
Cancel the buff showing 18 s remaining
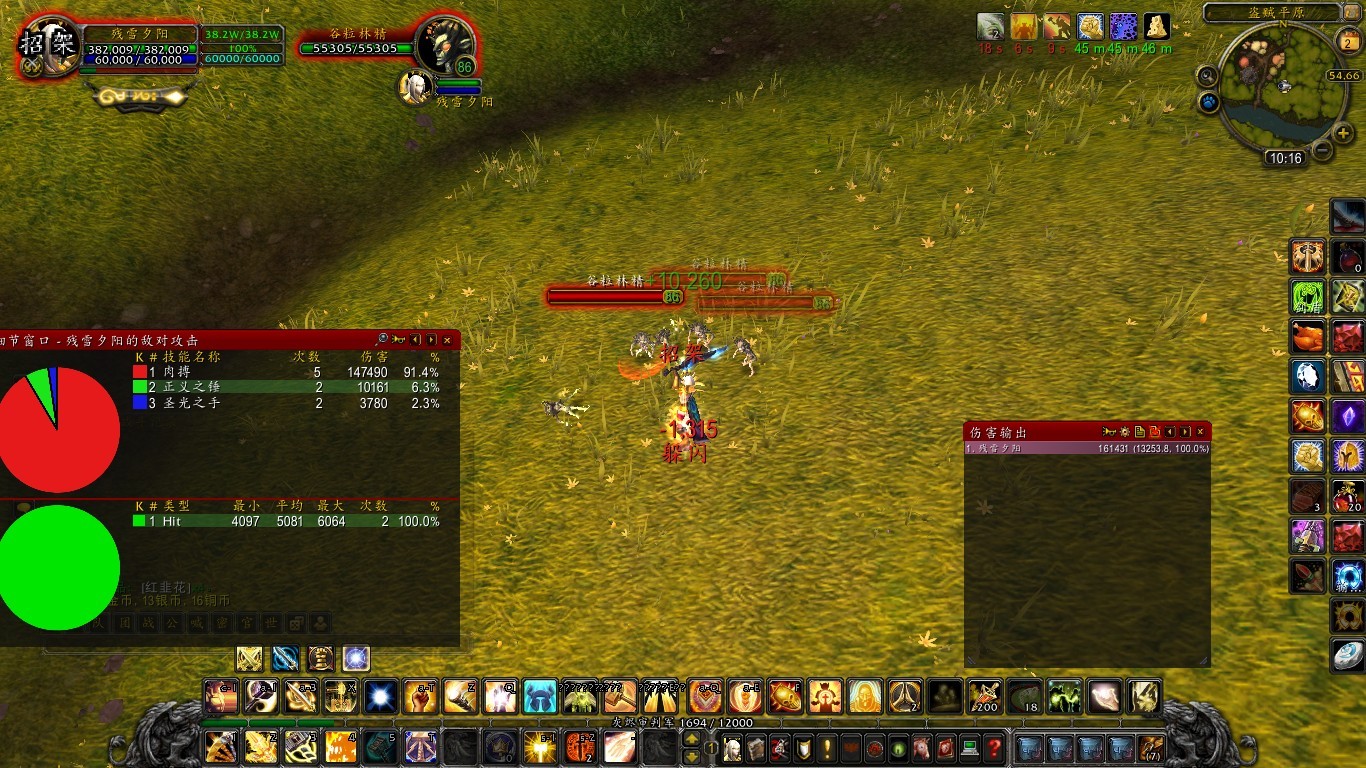[x=988, y=28]
